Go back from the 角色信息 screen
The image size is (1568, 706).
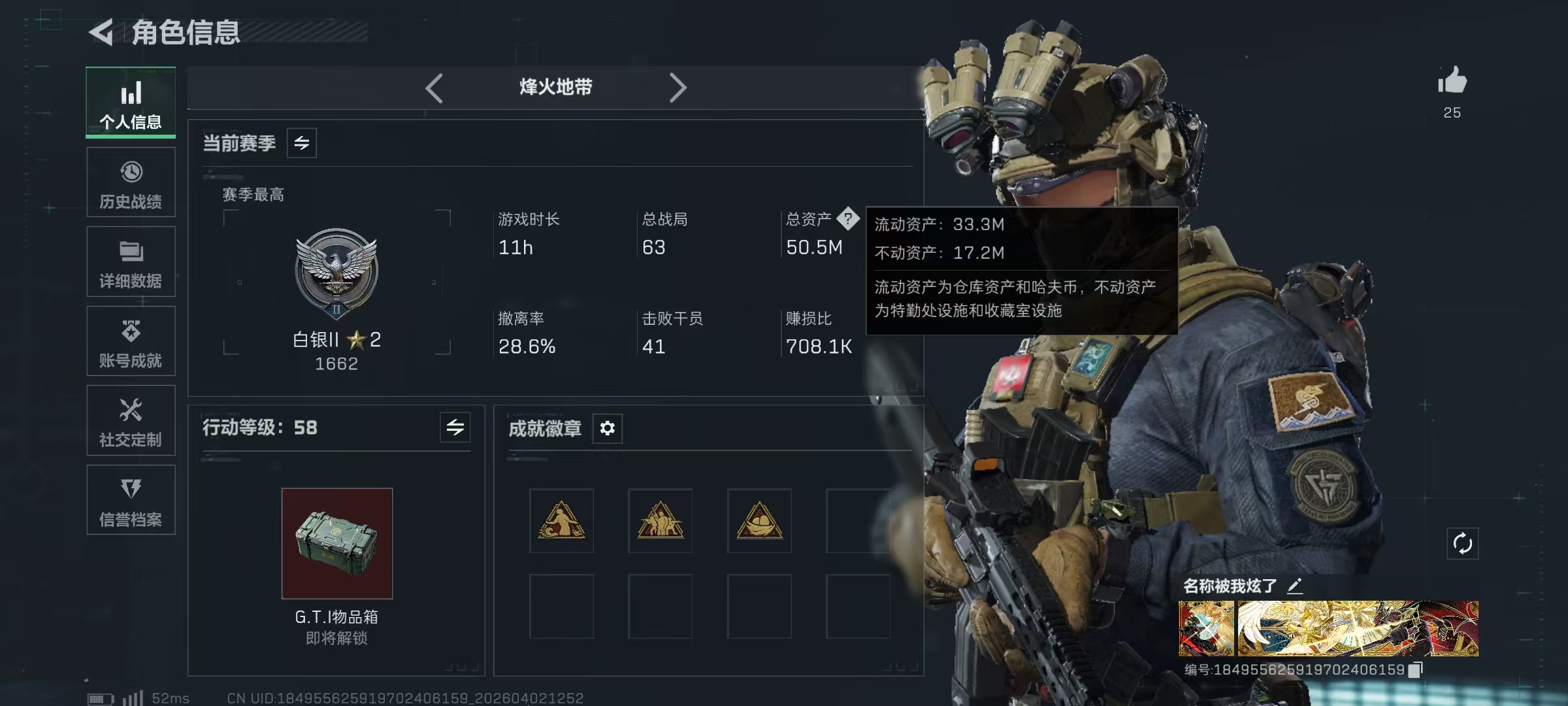coord(102,32)
